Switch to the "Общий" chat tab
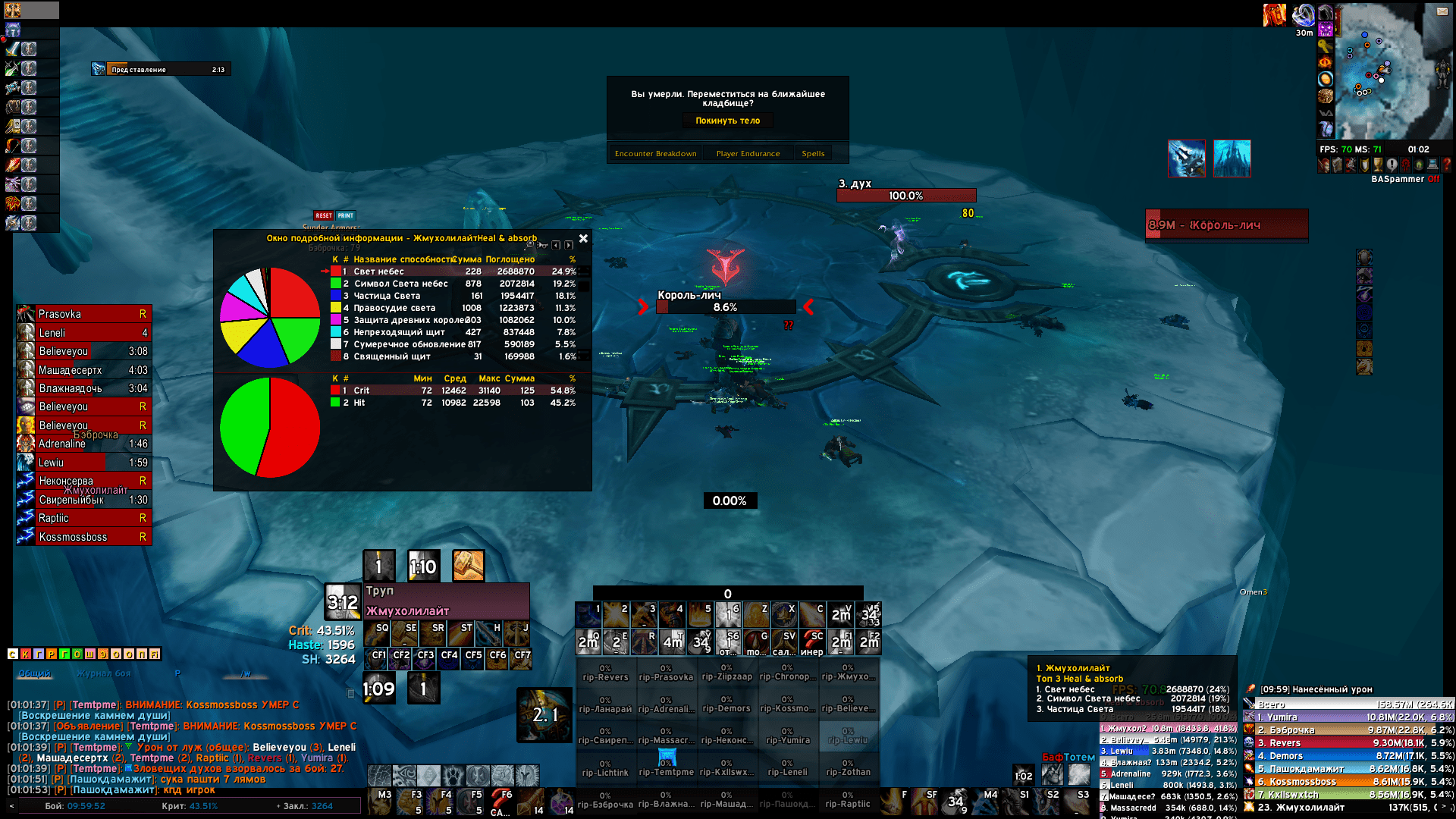The height and width of the screenshot is (819, 1456). click(x=34, y=673)
